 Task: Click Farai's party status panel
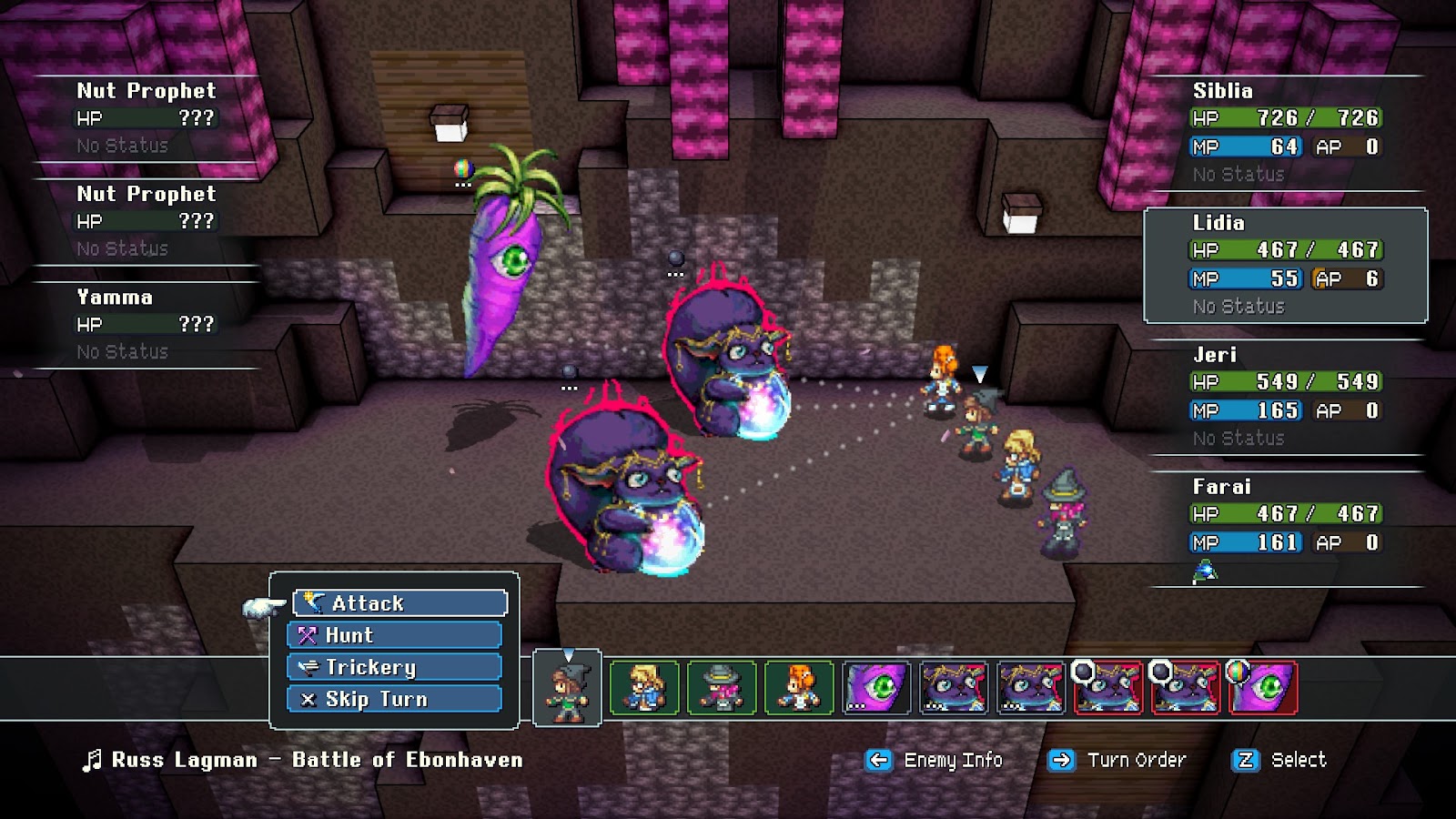1285,528
